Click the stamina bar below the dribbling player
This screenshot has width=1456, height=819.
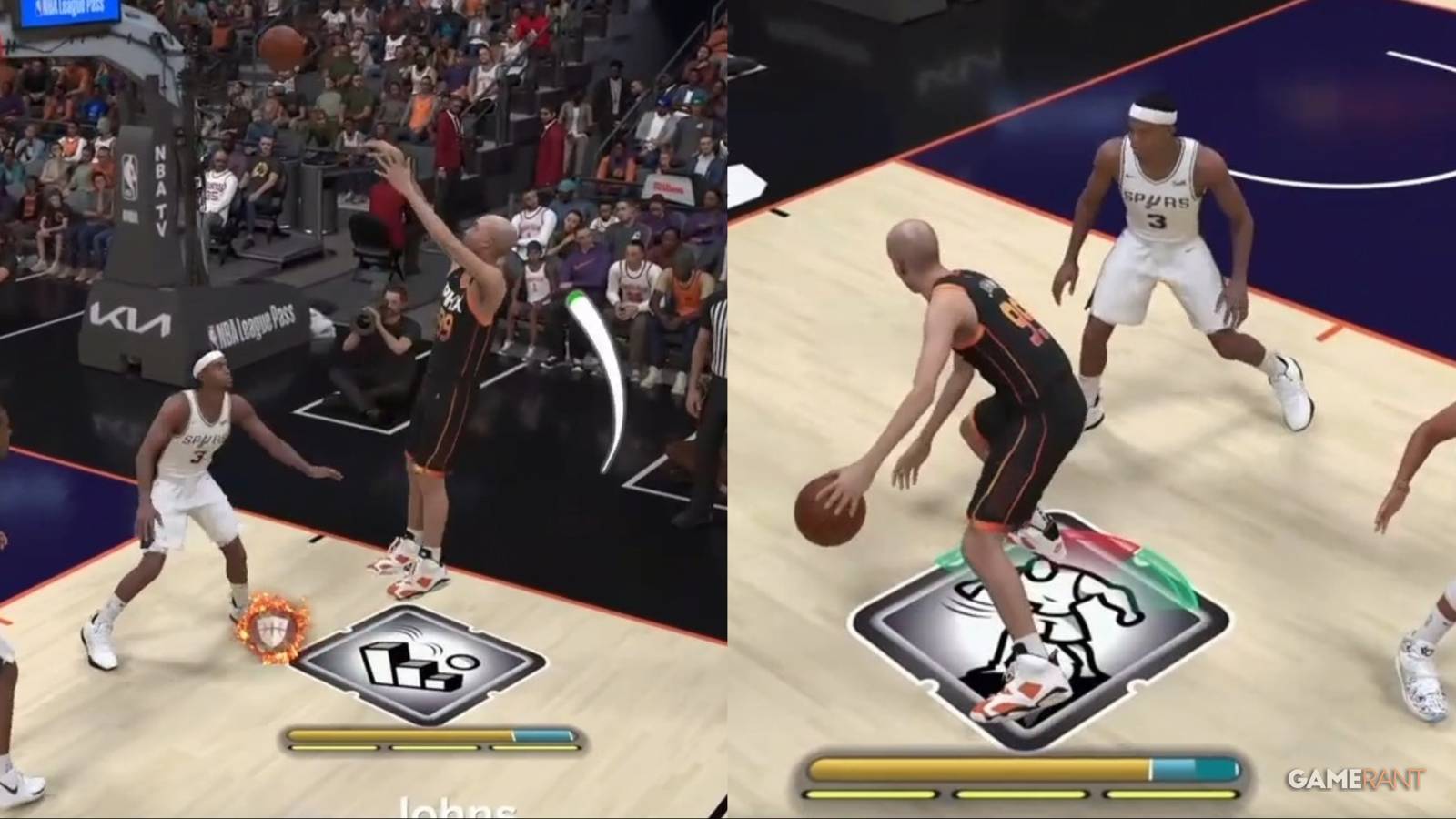(1015, 769)
